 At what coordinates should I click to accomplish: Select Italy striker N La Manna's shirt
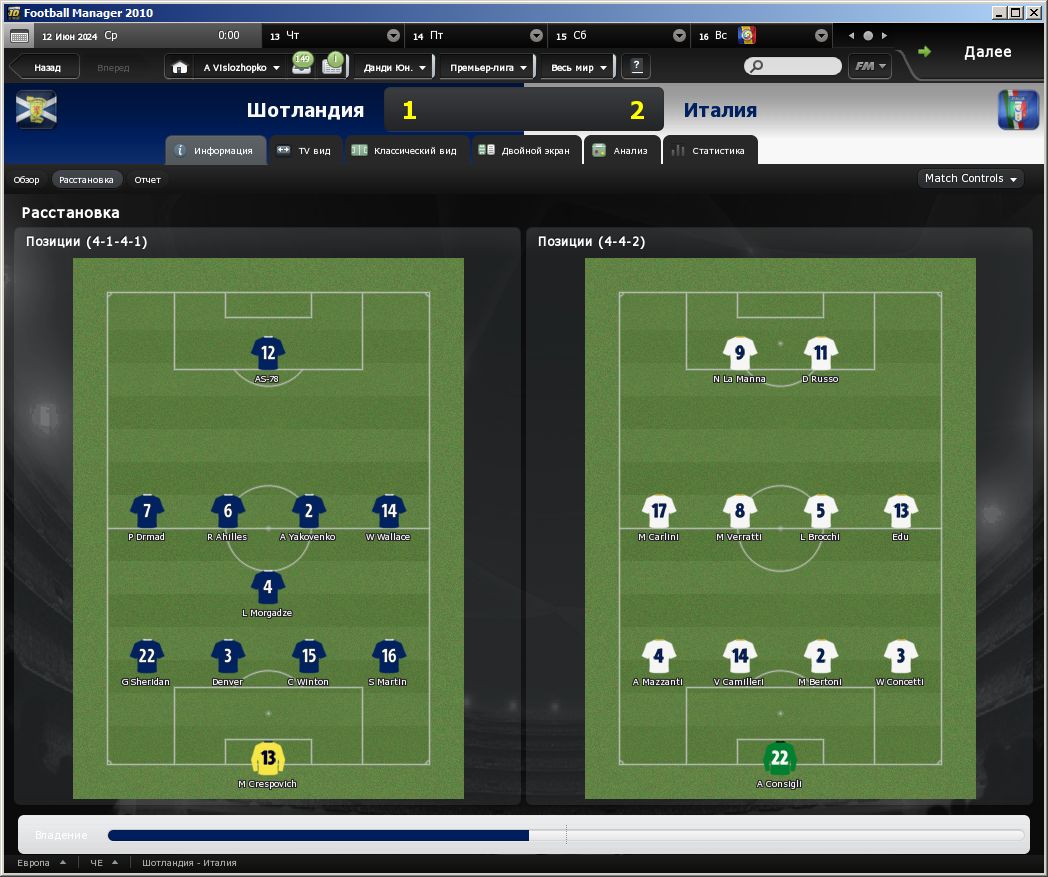740,353
